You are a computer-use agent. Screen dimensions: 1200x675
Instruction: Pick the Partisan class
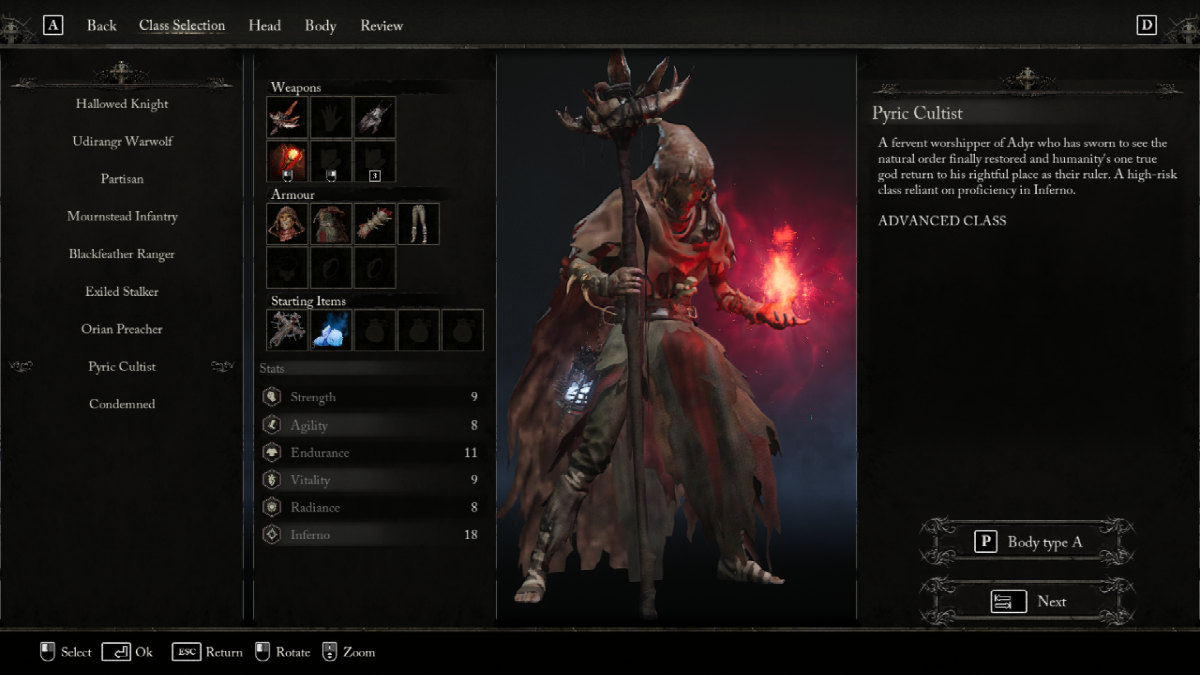pos(122,179)
